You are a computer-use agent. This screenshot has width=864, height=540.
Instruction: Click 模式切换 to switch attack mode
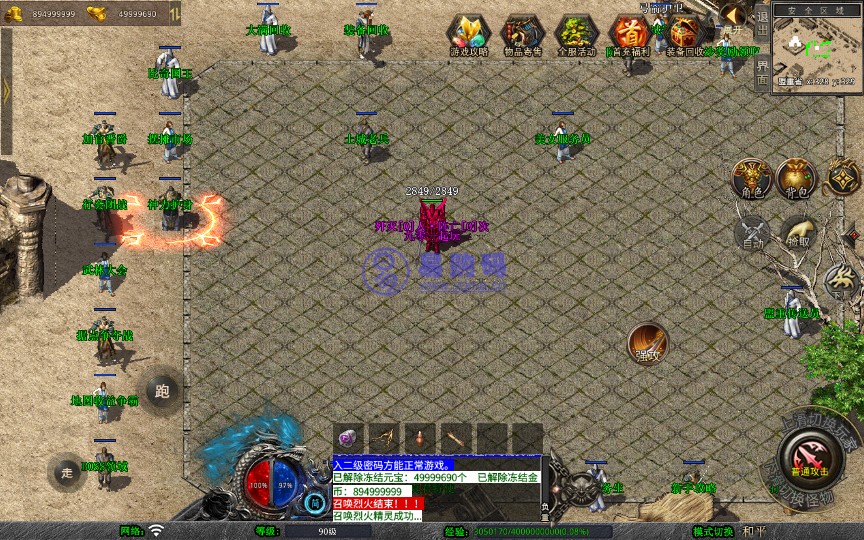(713, 531)
